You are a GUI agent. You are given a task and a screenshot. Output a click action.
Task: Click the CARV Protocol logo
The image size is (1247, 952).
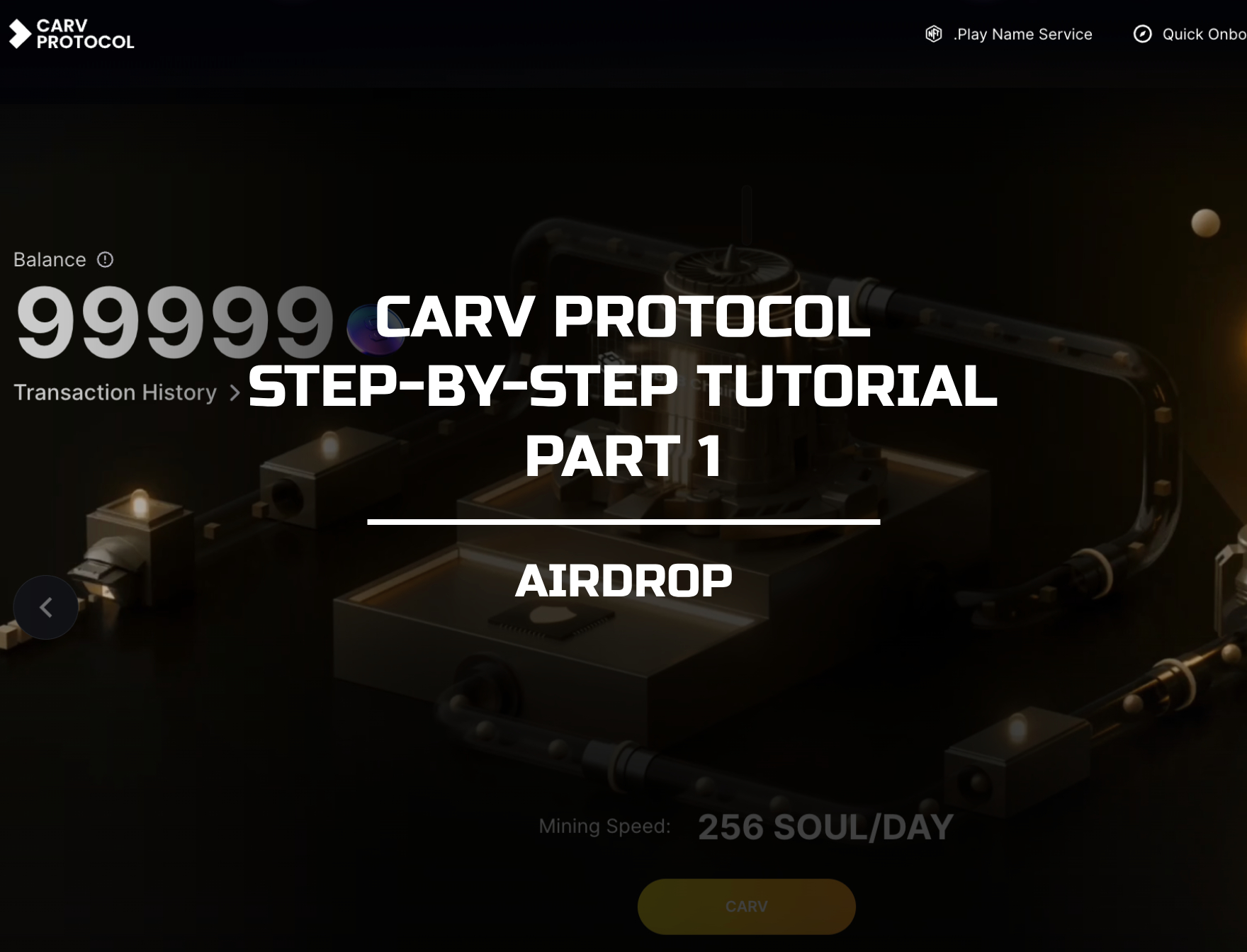coord(71,33)
